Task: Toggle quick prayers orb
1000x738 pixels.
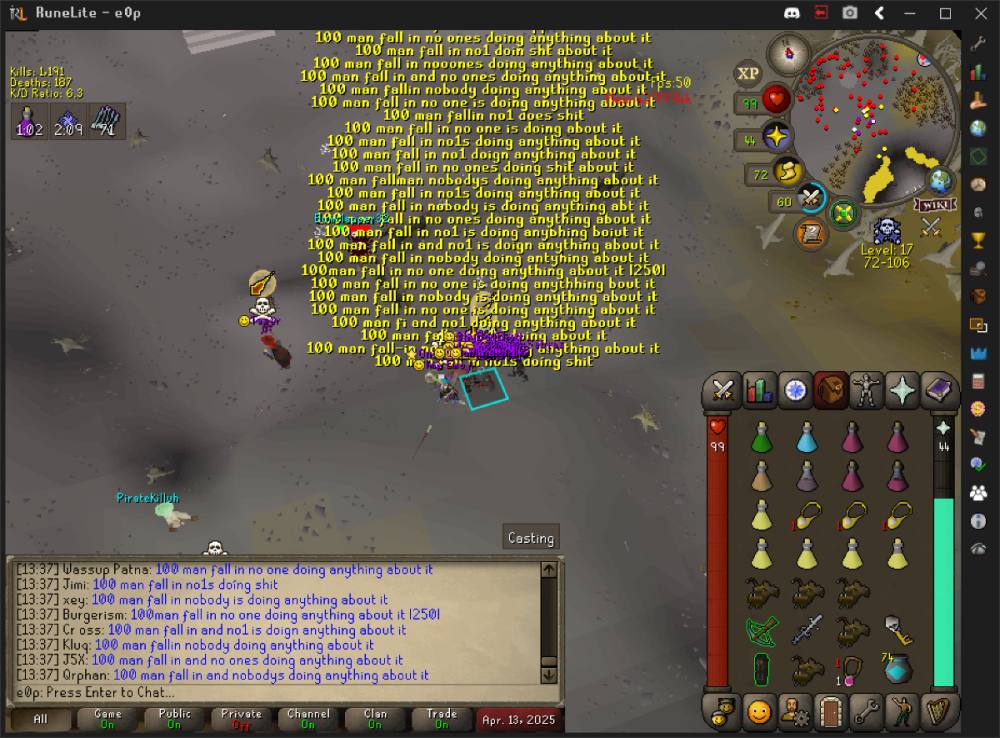Action: click(x=776, y=137)
